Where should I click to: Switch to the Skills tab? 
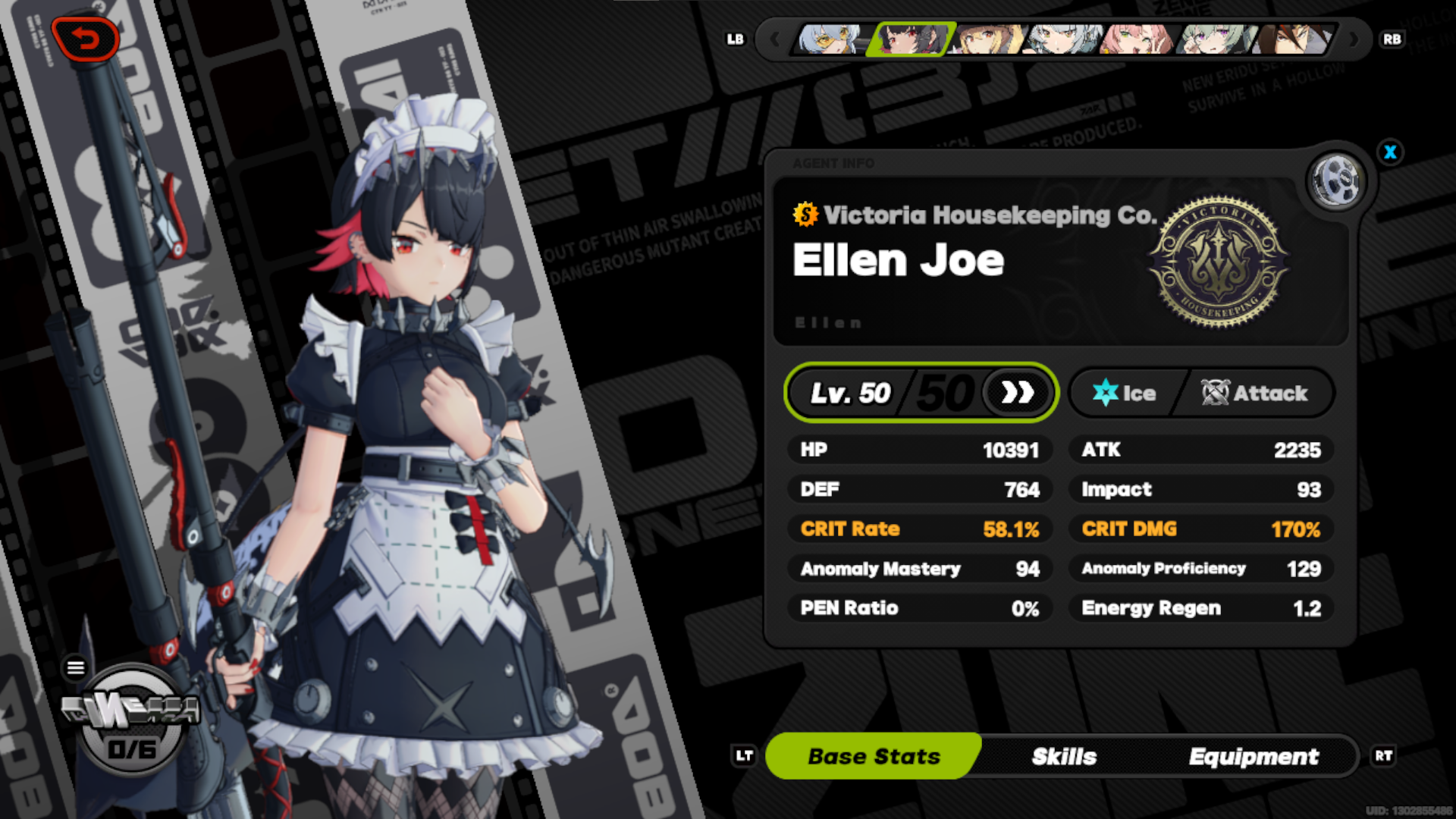1065,755
